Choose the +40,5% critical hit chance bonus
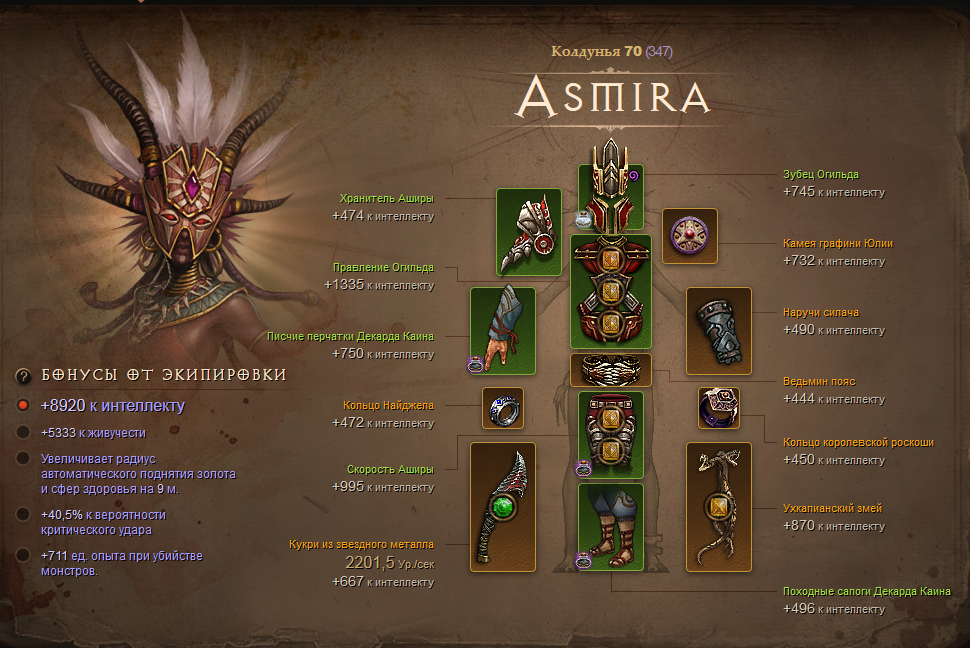This screenshot has width=970, height=648. pos(103,521)
